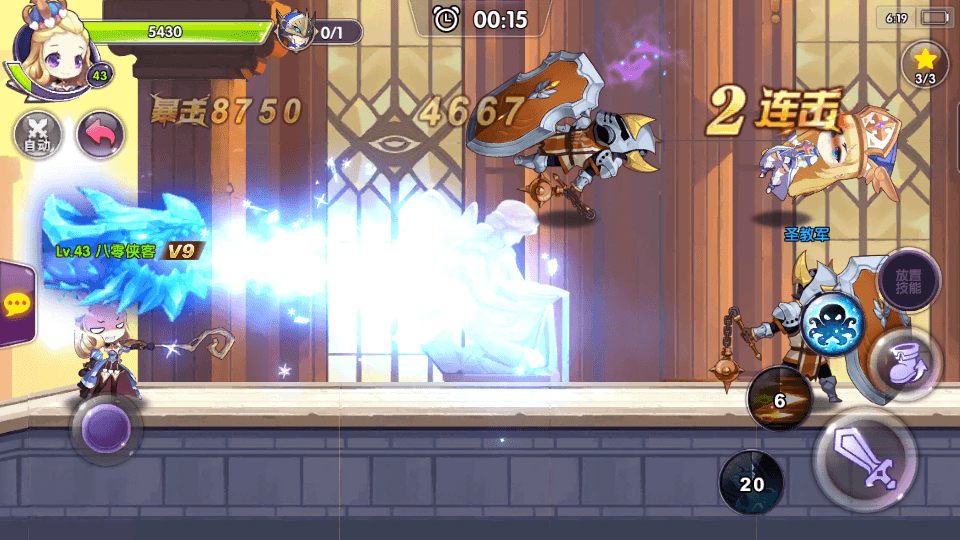Open the blonde player avatar portrait
This screenshot has width=960, height=540.
(48, 48)
